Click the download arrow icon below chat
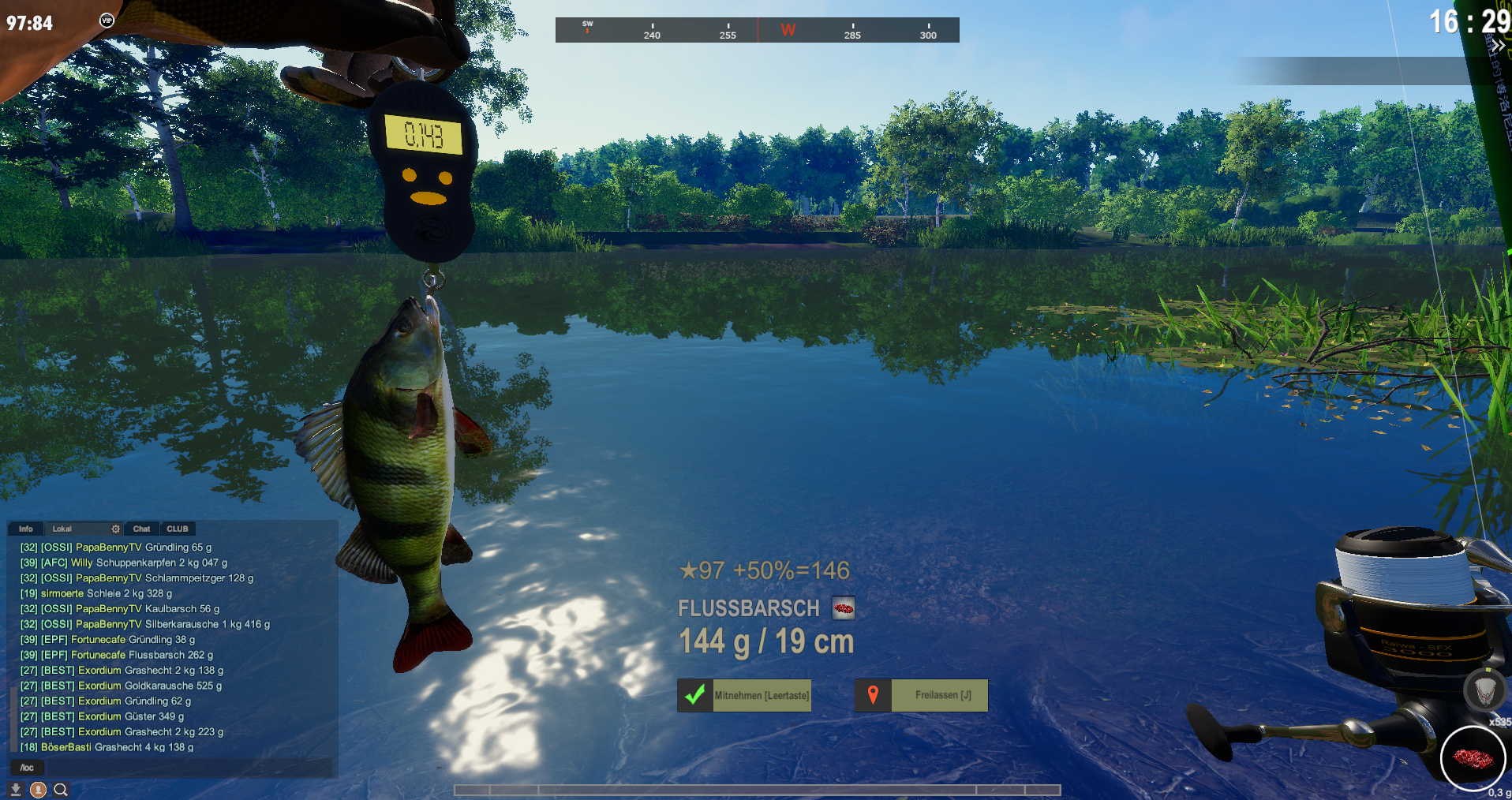This screenshot has width=1512, height=800. pos(15,790)
